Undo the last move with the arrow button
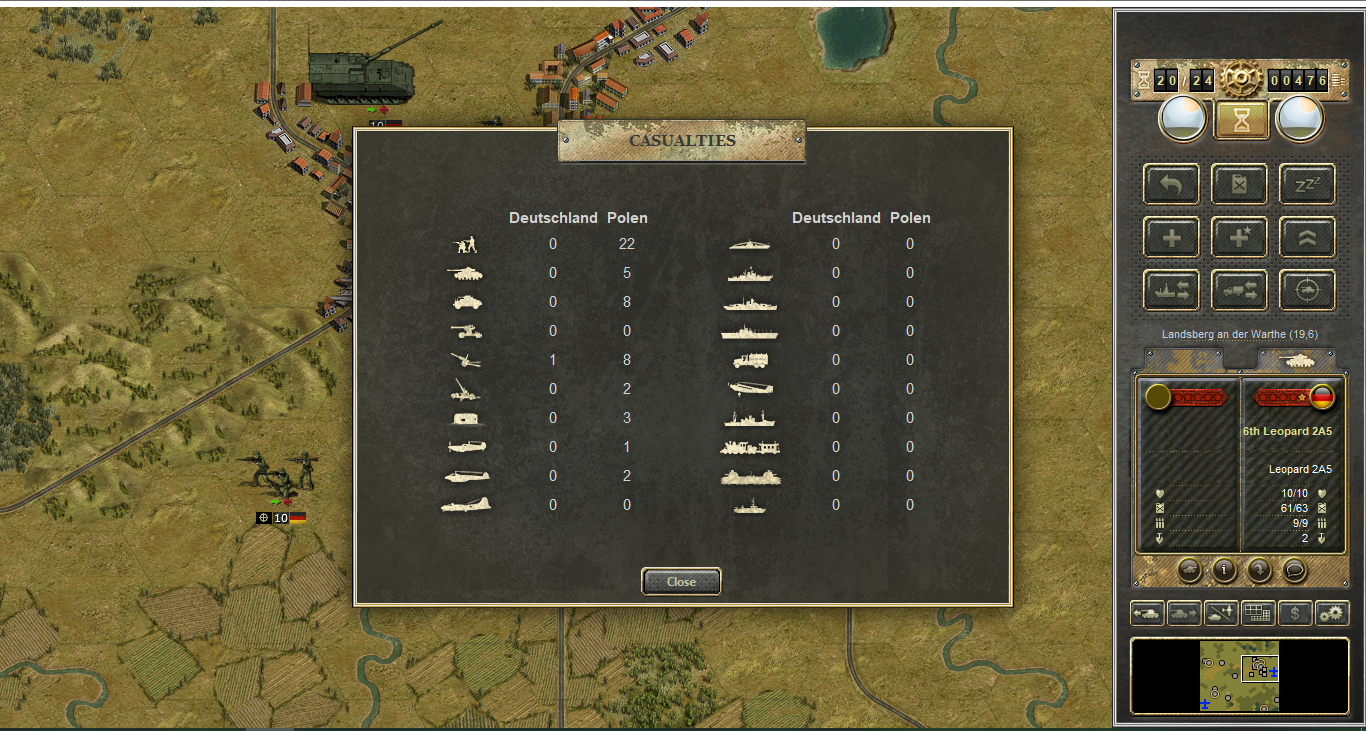Image resolution: width=1366 pixels, height=731 pixels. coord(1172,185)
